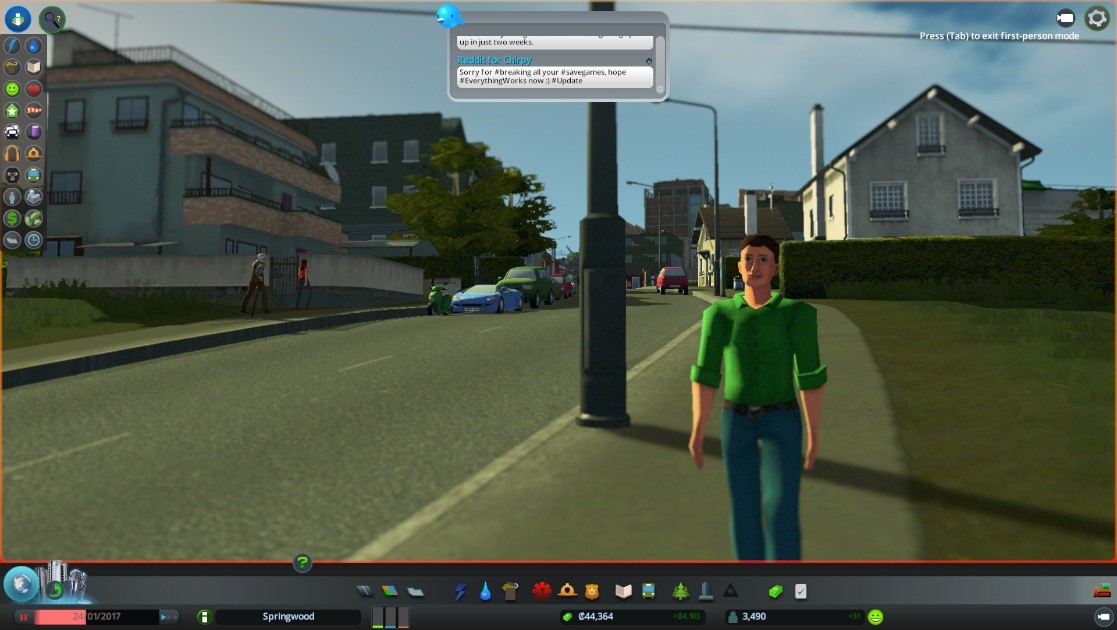Open the Public Transport menu

(648, 591)
